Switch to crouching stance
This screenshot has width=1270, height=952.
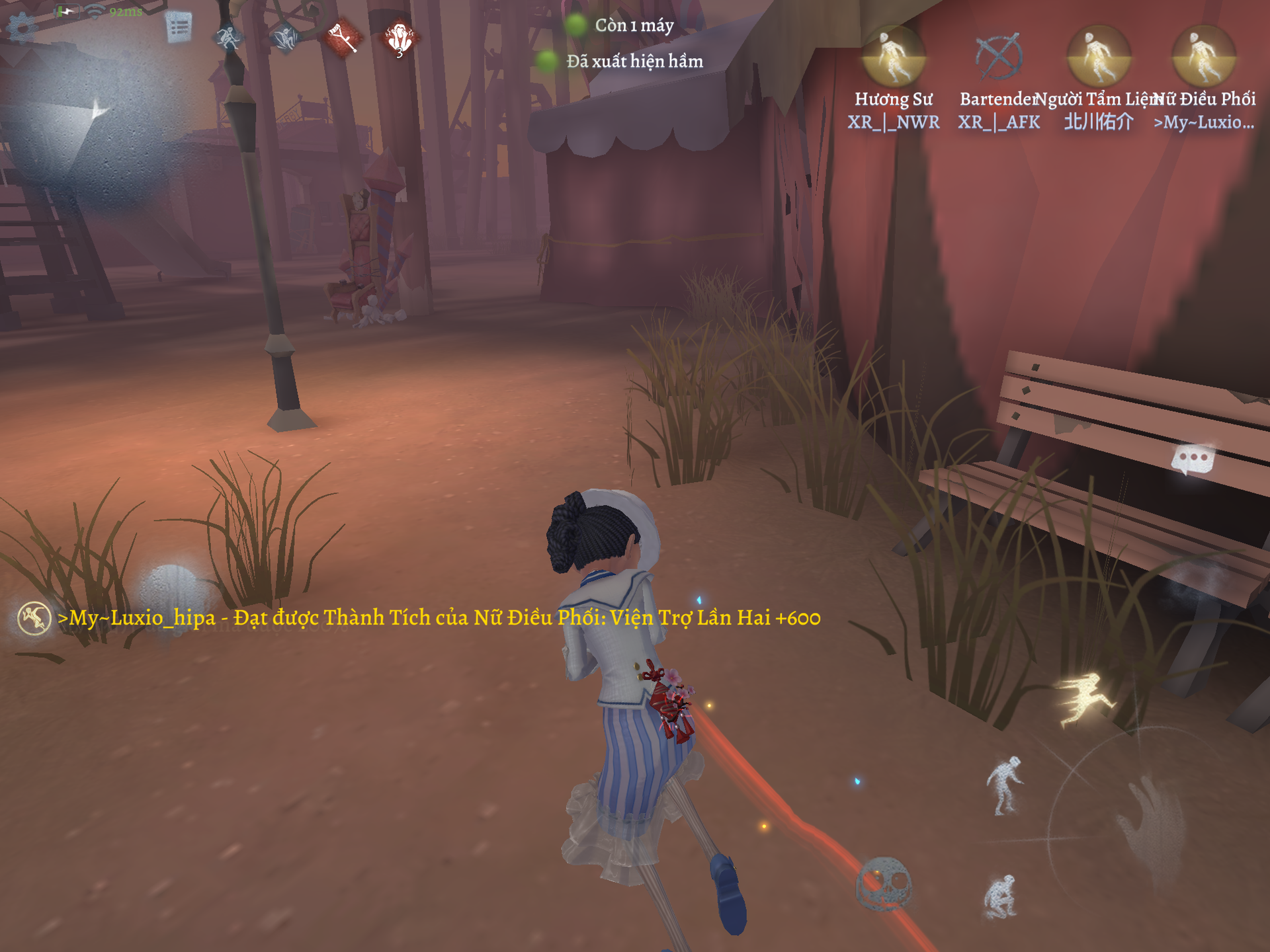tap(1000, 897)
